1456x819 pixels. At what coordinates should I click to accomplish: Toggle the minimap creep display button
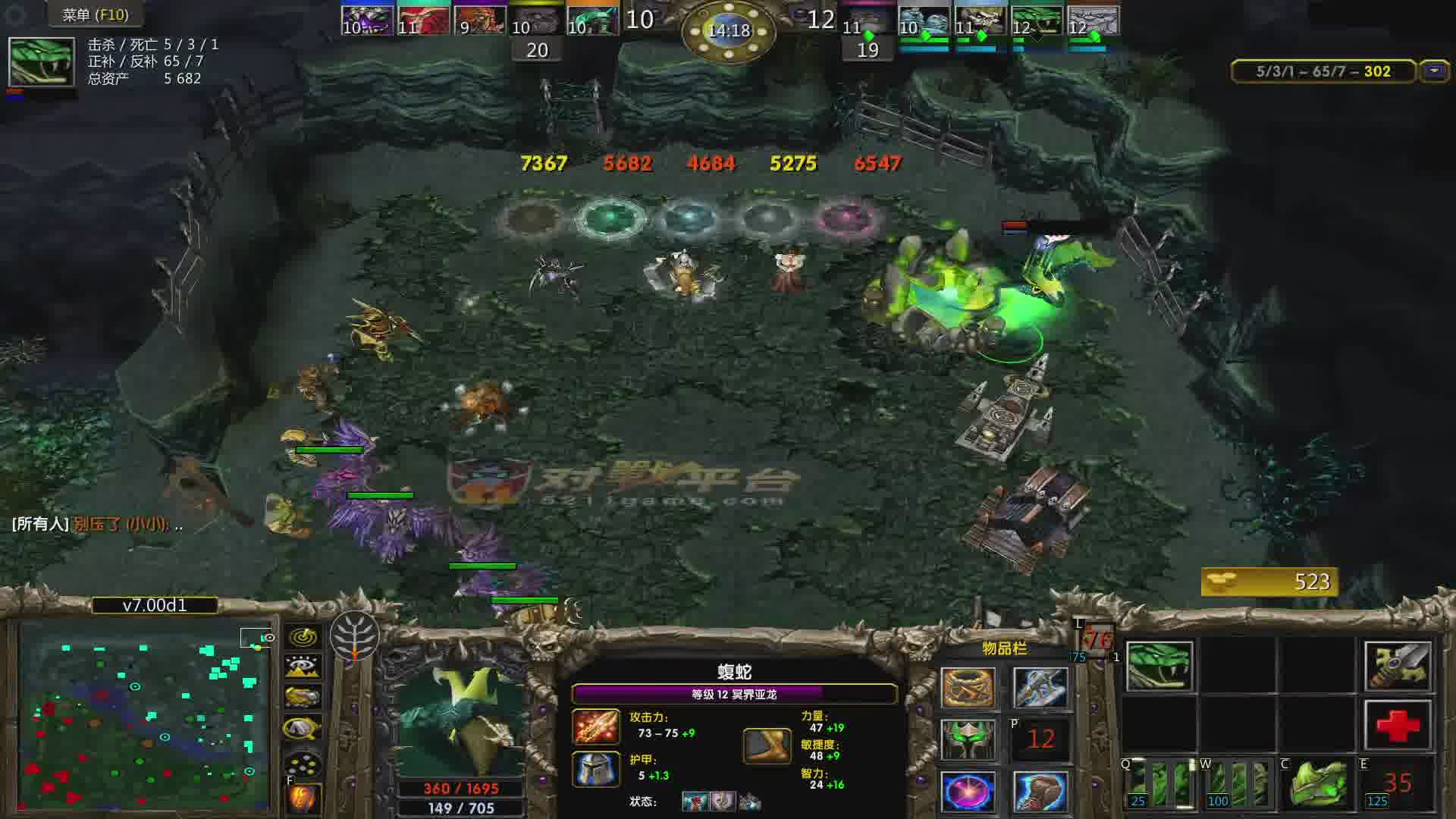tap(303, 729)
